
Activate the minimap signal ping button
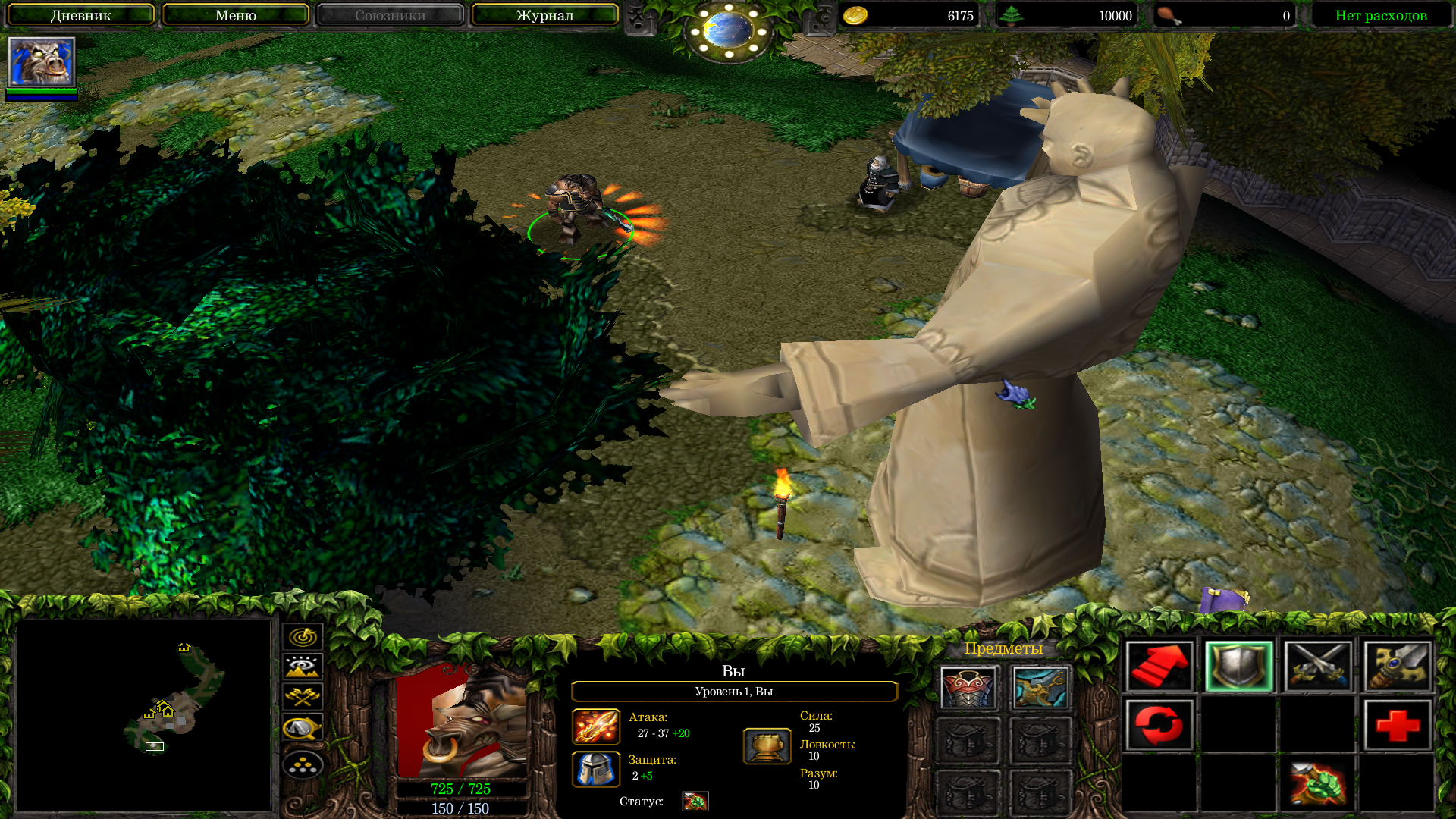pos(303,637)
